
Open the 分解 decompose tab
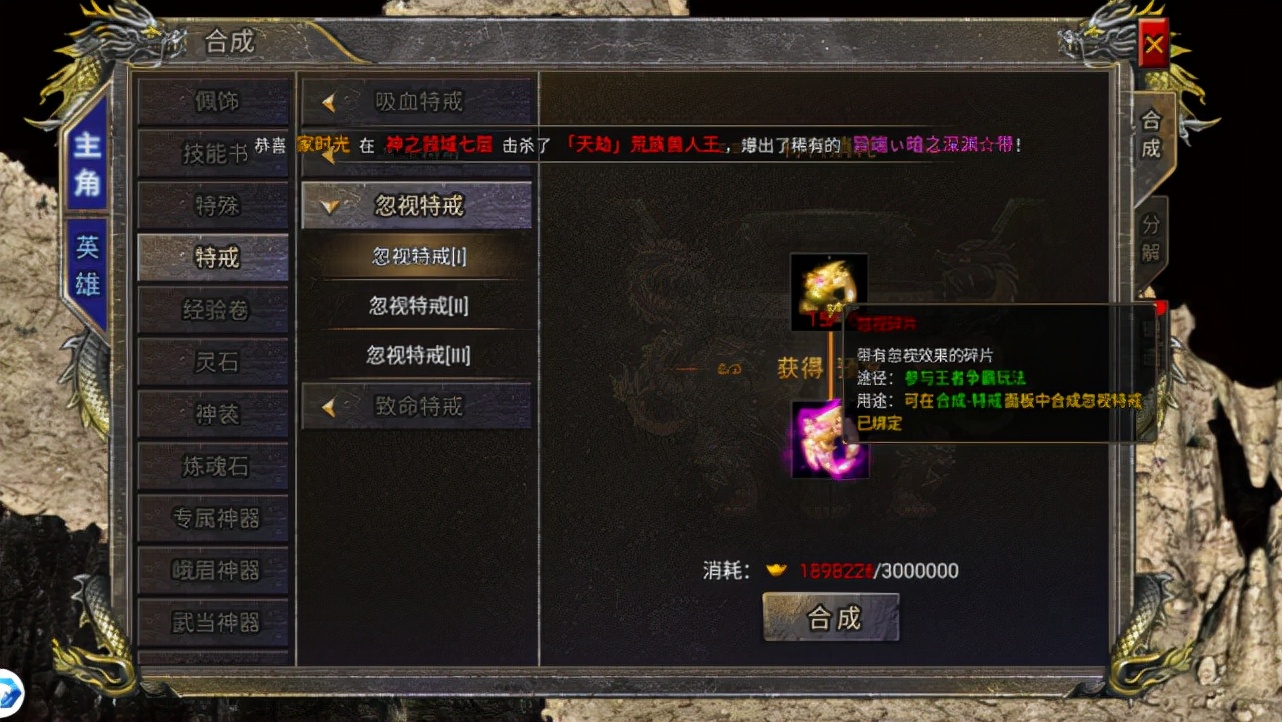pyautogui.click(x=1150, y=237)
